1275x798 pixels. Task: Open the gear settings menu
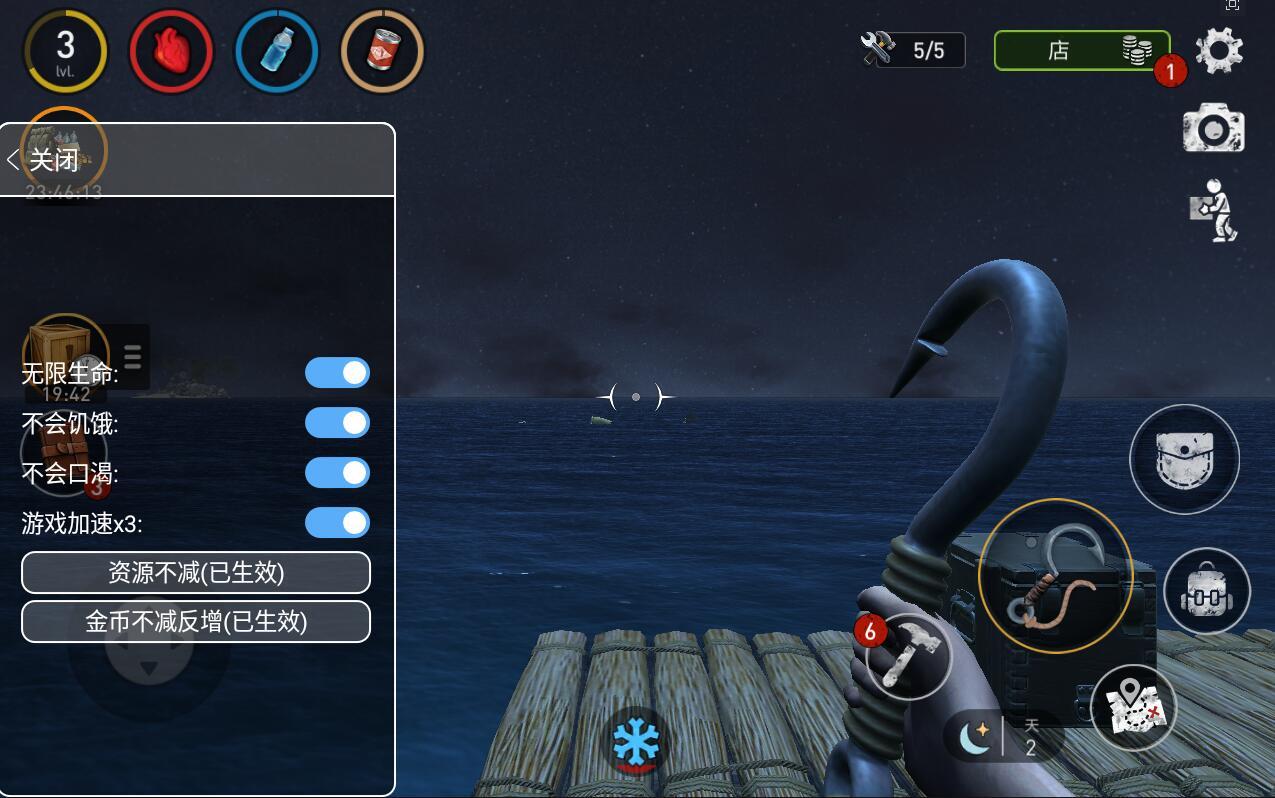1219,50
